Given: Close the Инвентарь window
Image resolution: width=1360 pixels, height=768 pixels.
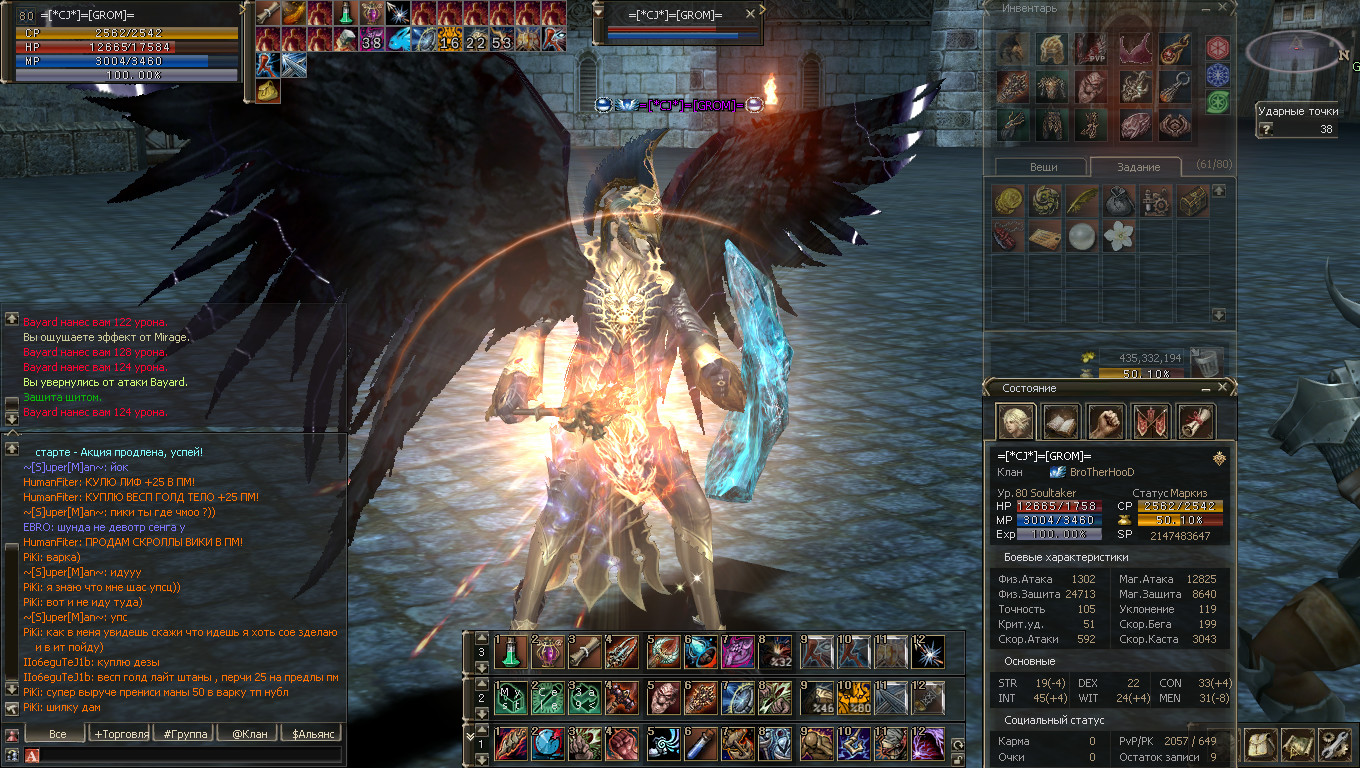Looking at the screenshot, I should [x=1225, y=8].
